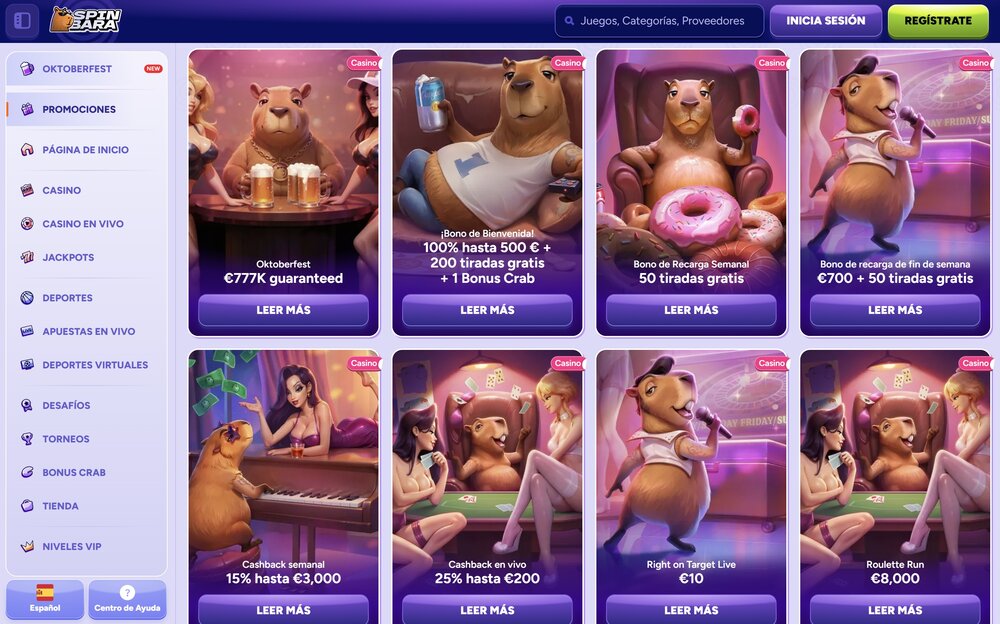Image resolution: width=1000 pixels, height=624 pixels.
Task: Show the Desafíos page
Action: click(x=66, y=405)
